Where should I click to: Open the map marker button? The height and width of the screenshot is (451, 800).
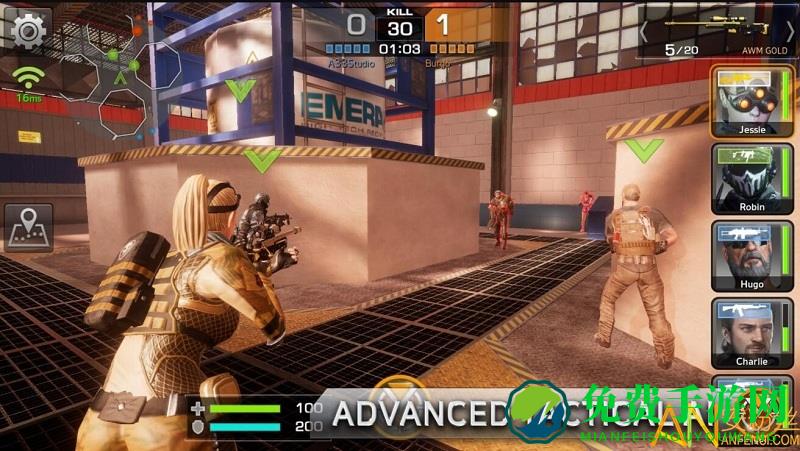[28, 228]
